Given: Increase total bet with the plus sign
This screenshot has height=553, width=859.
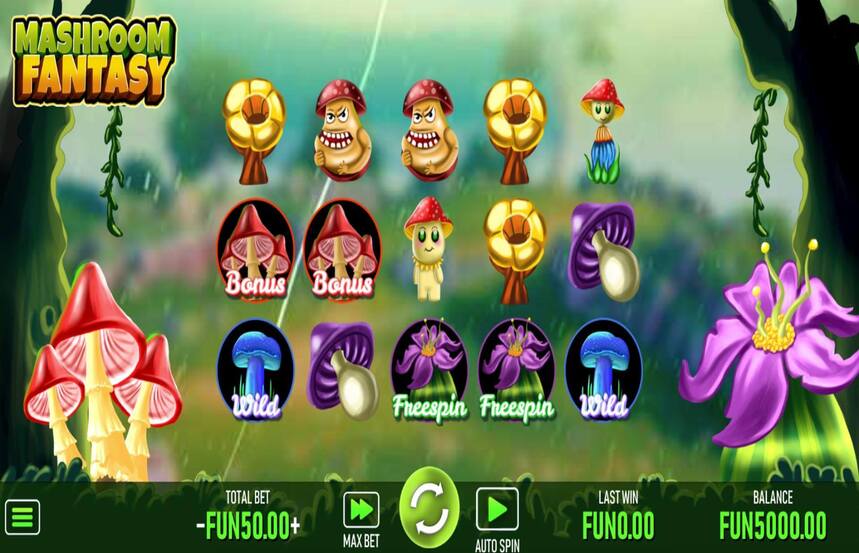Looking at the screenshot, I should point(295,525).
